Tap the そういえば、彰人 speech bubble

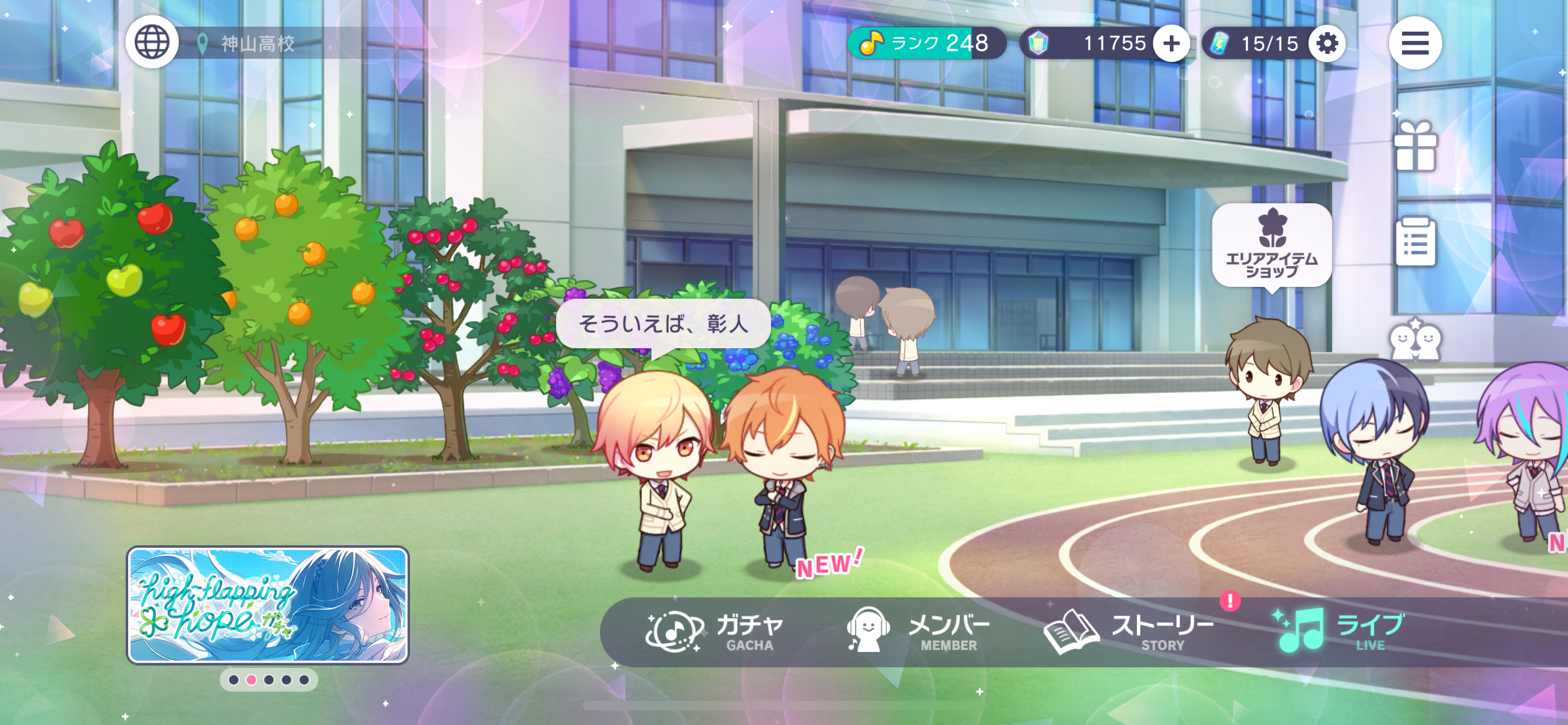(663, 323)
